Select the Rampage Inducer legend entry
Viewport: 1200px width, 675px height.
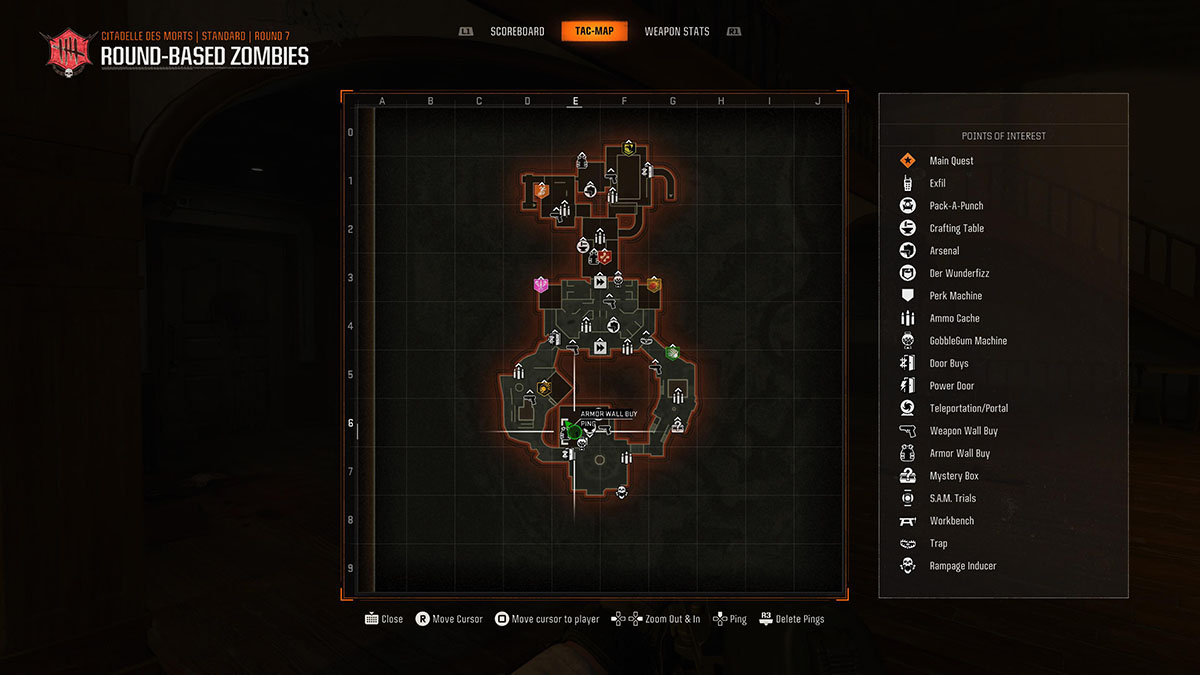coord(962,566)
